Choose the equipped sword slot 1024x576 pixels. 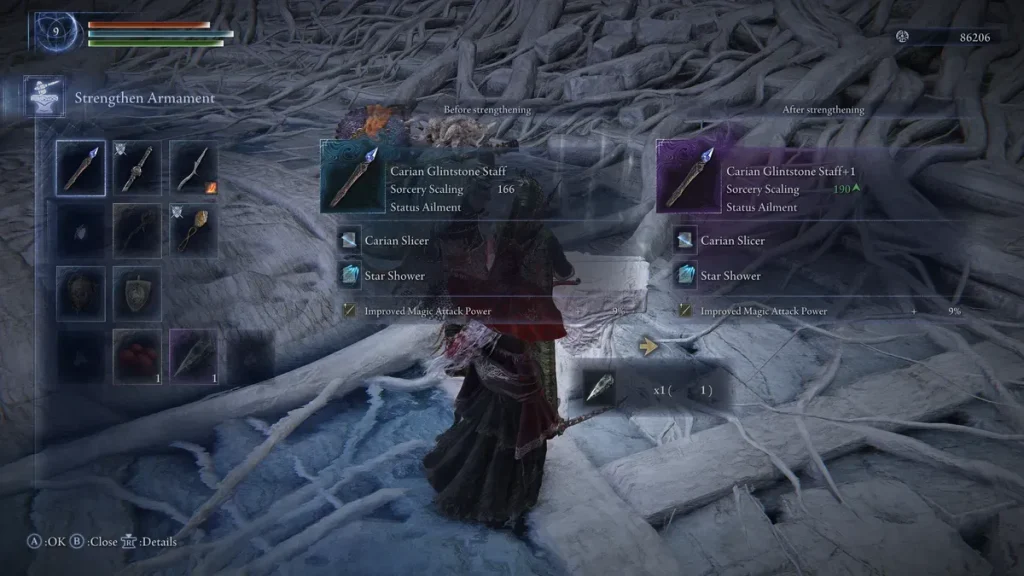tap(137, 166)
